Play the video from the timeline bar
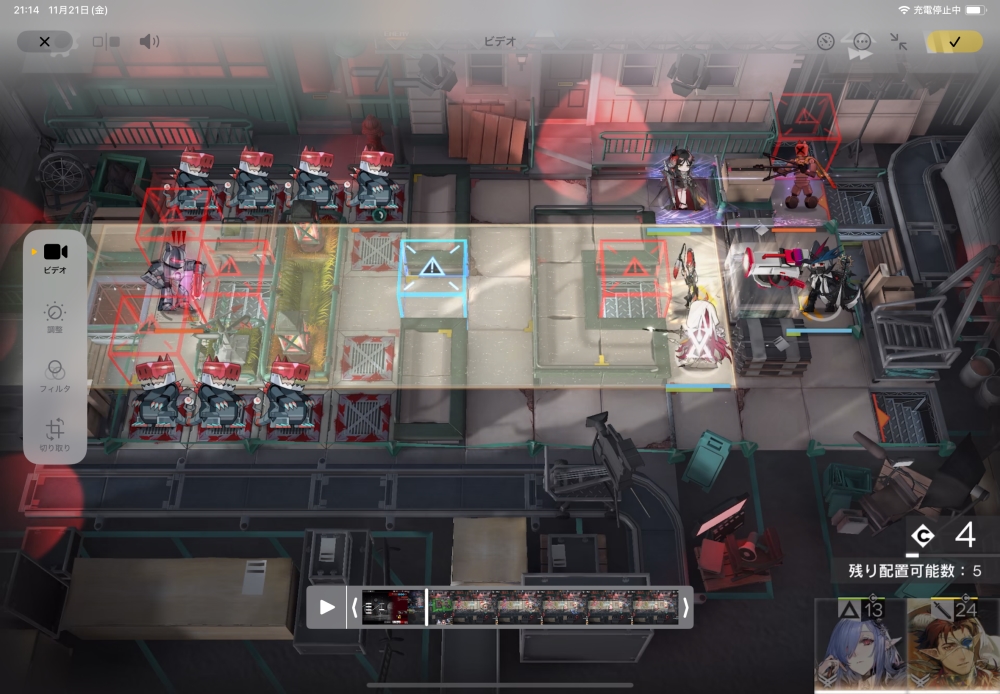 327,607
